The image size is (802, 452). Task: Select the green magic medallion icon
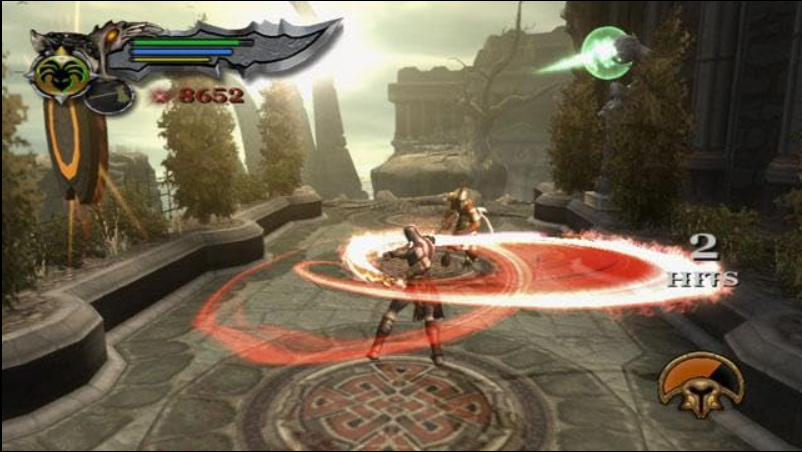tap(59, 72)
